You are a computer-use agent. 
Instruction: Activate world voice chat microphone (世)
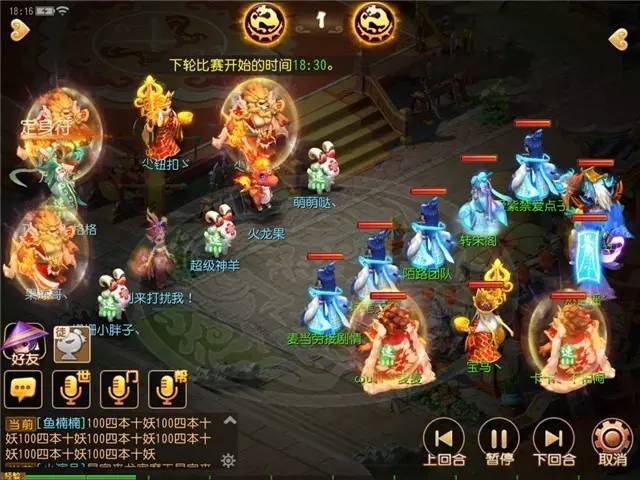70,389
